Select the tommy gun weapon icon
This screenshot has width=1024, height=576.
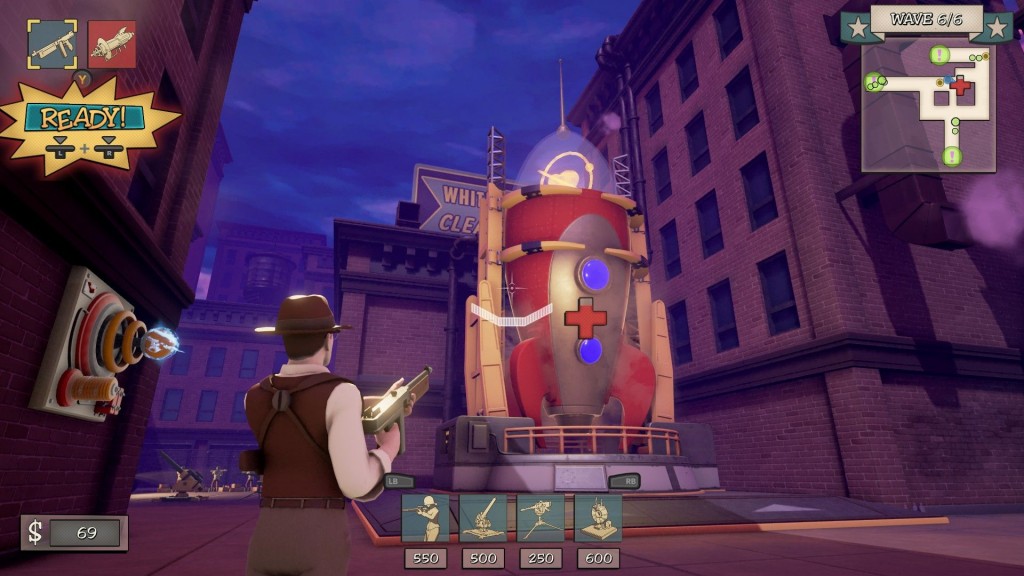[52, 44]
